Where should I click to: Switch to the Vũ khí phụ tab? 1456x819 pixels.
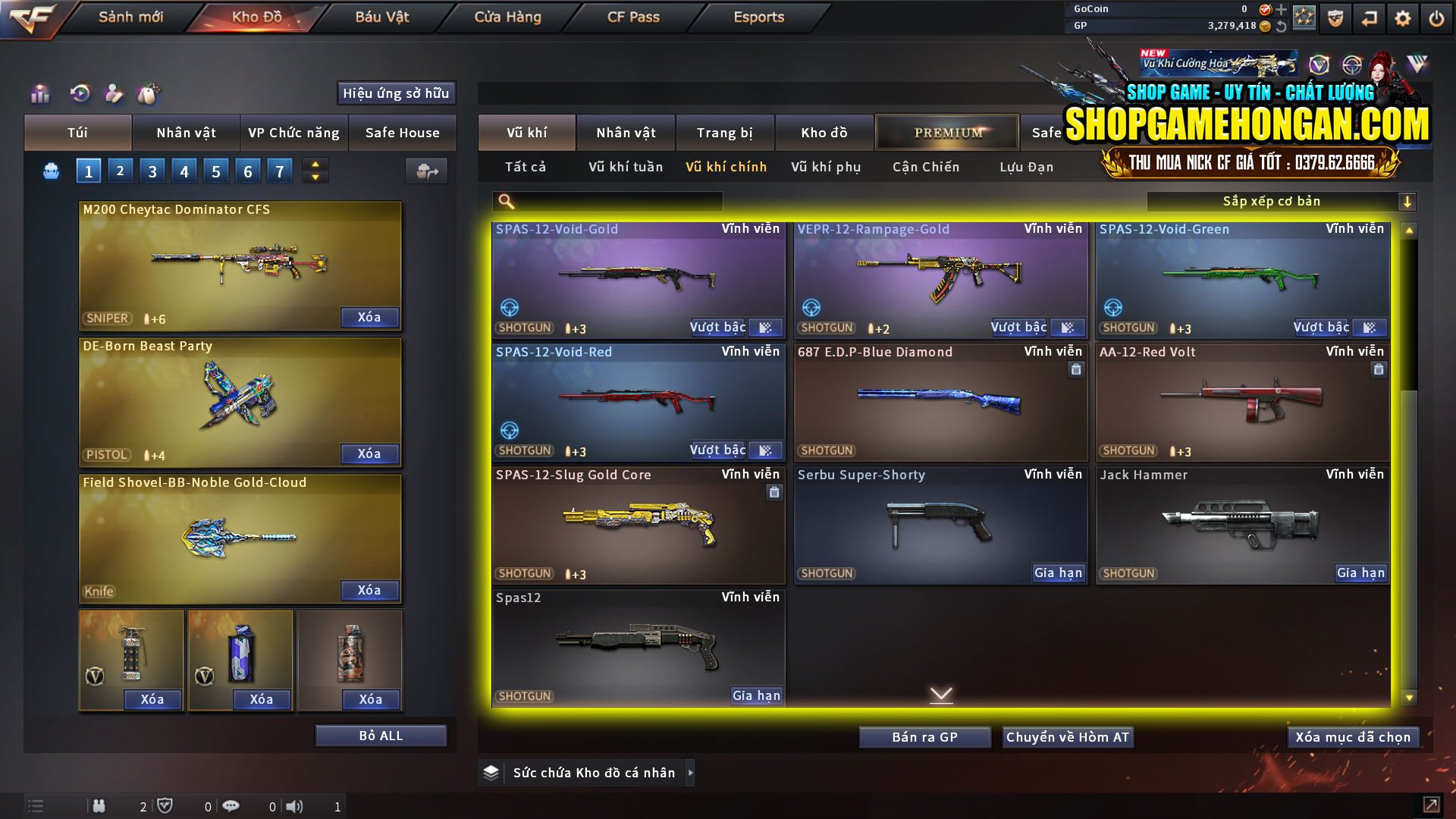(825, 167)
